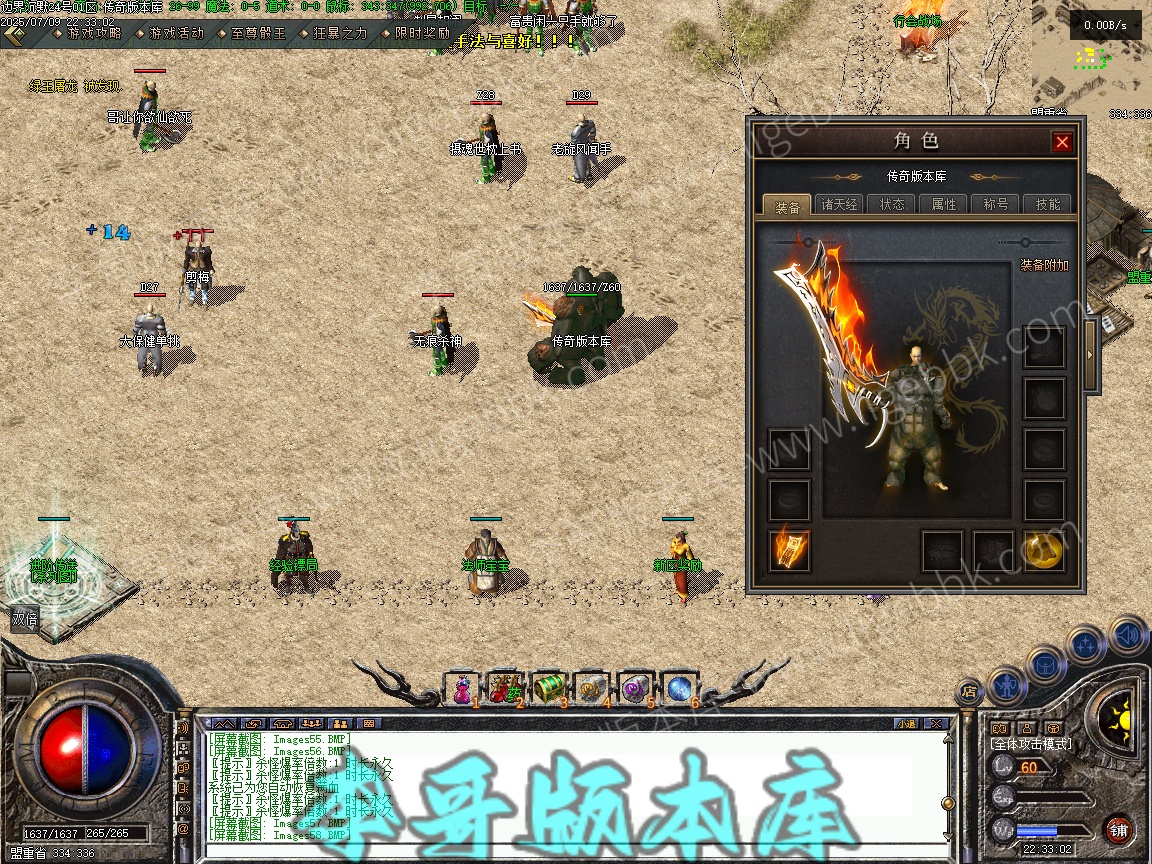The image size is (1152, 864).
Task: Use the pink potion in hotbar slot 1
Action: tap(462, 688)
